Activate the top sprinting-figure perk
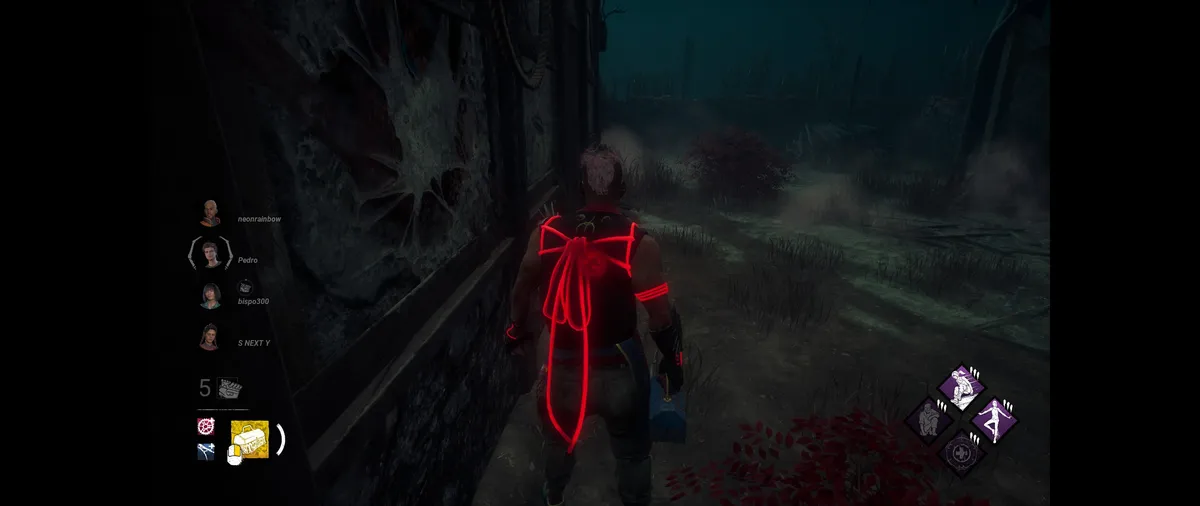This screenshot has width=1200, height=506. click(x=961, y=387)
